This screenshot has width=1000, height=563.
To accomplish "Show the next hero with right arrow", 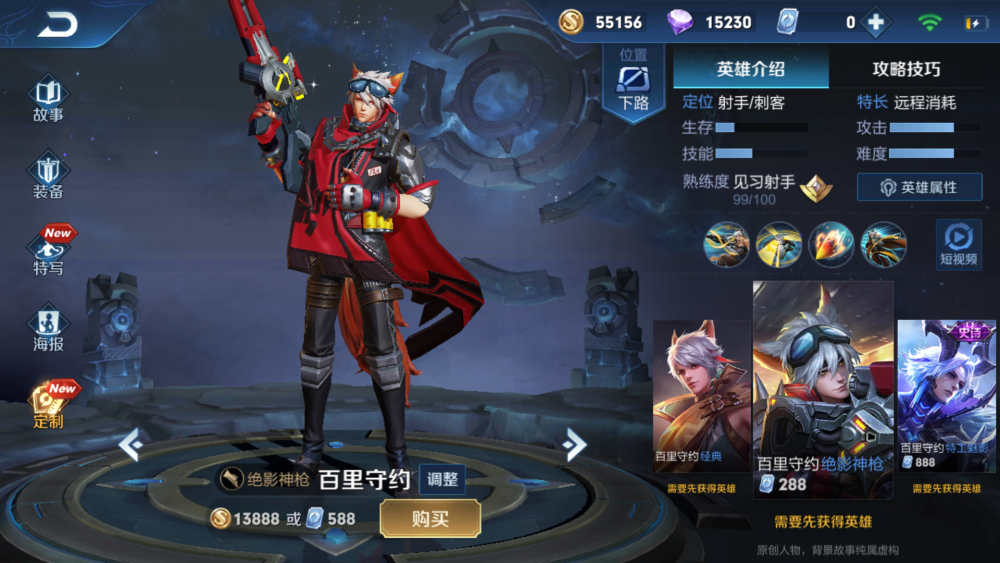I will [574, 443].
